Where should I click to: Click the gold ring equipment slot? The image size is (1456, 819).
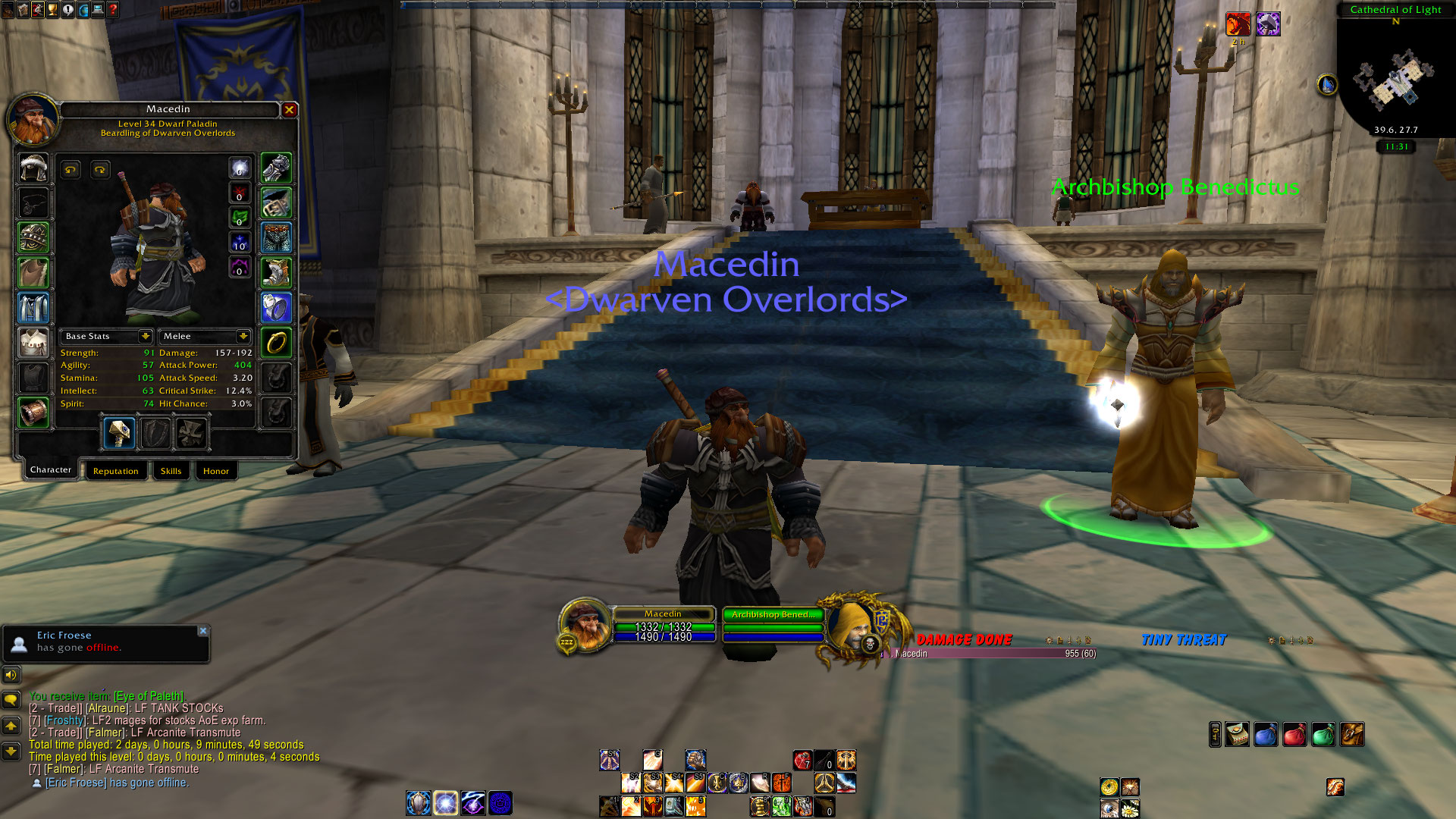[x=276, y=343]
